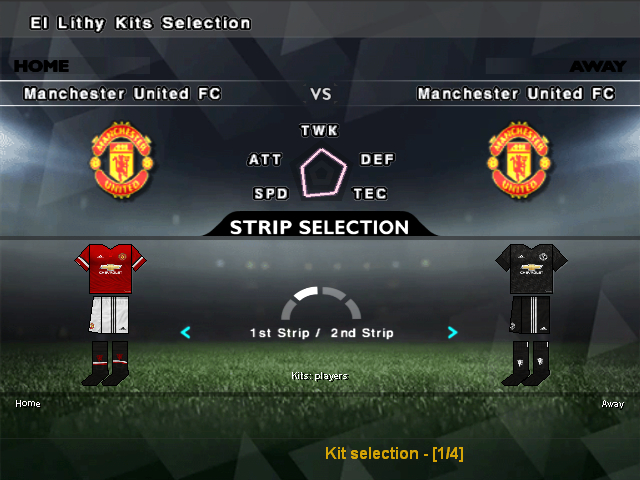The image size is (640, 480).
Task: Select the black away kit
Action: [530, 313]
